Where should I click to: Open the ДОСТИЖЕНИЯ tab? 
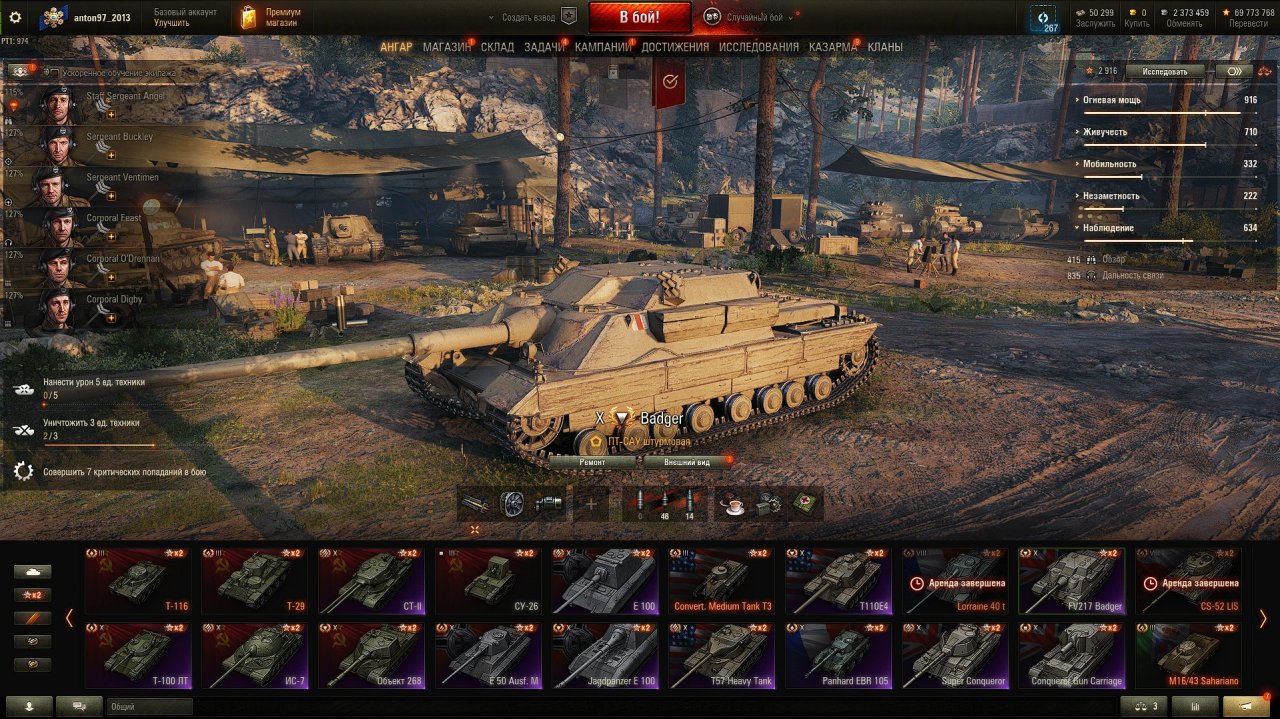pos(675,47)
